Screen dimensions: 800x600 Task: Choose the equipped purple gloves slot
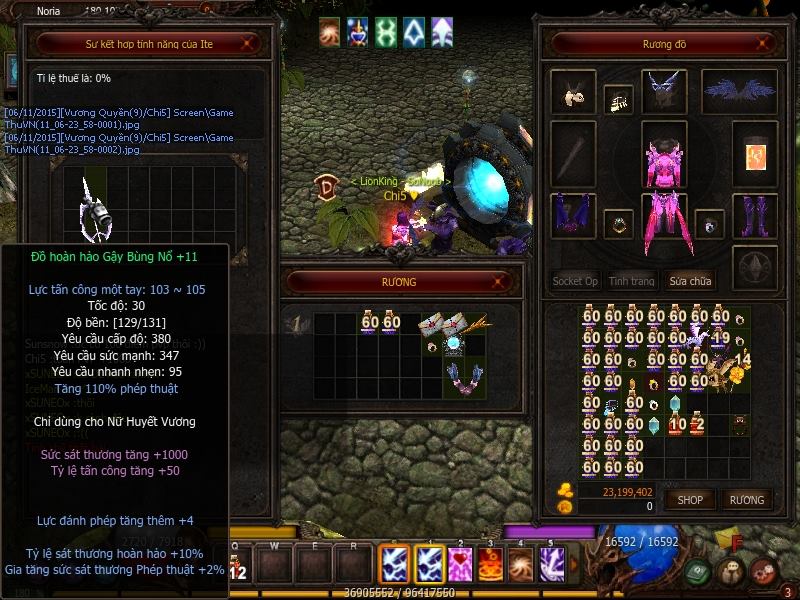[x=573, y=214]
